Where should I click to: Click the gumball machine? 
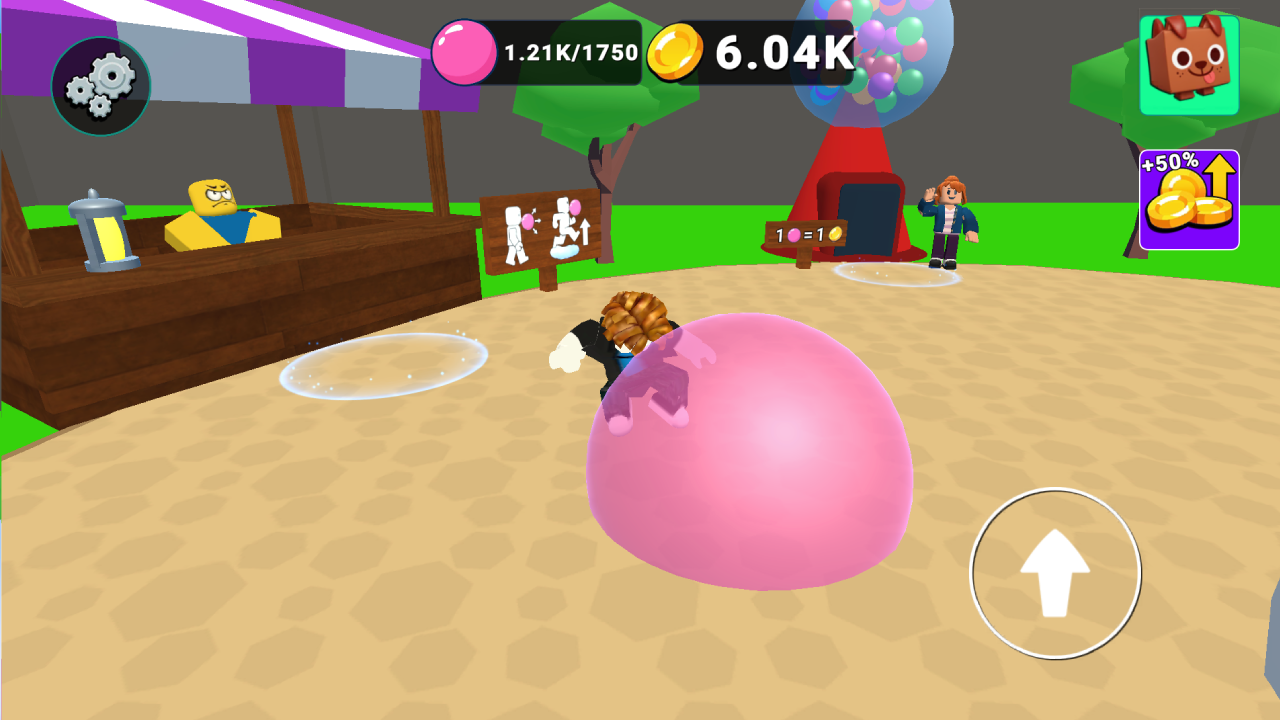[862, 60]
